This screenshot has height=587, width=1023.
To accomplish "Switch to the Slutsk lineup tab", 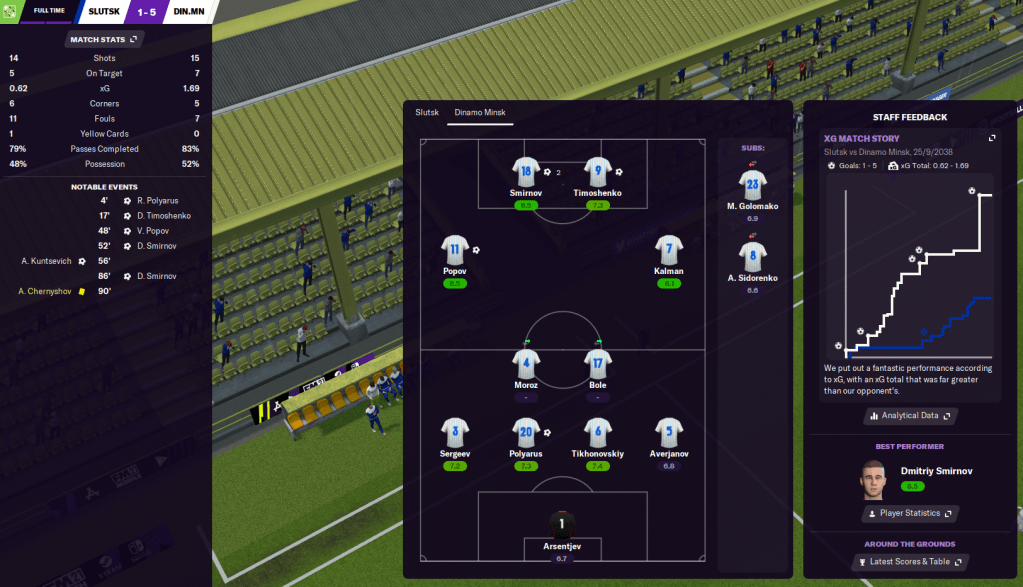I will [427, 112].
